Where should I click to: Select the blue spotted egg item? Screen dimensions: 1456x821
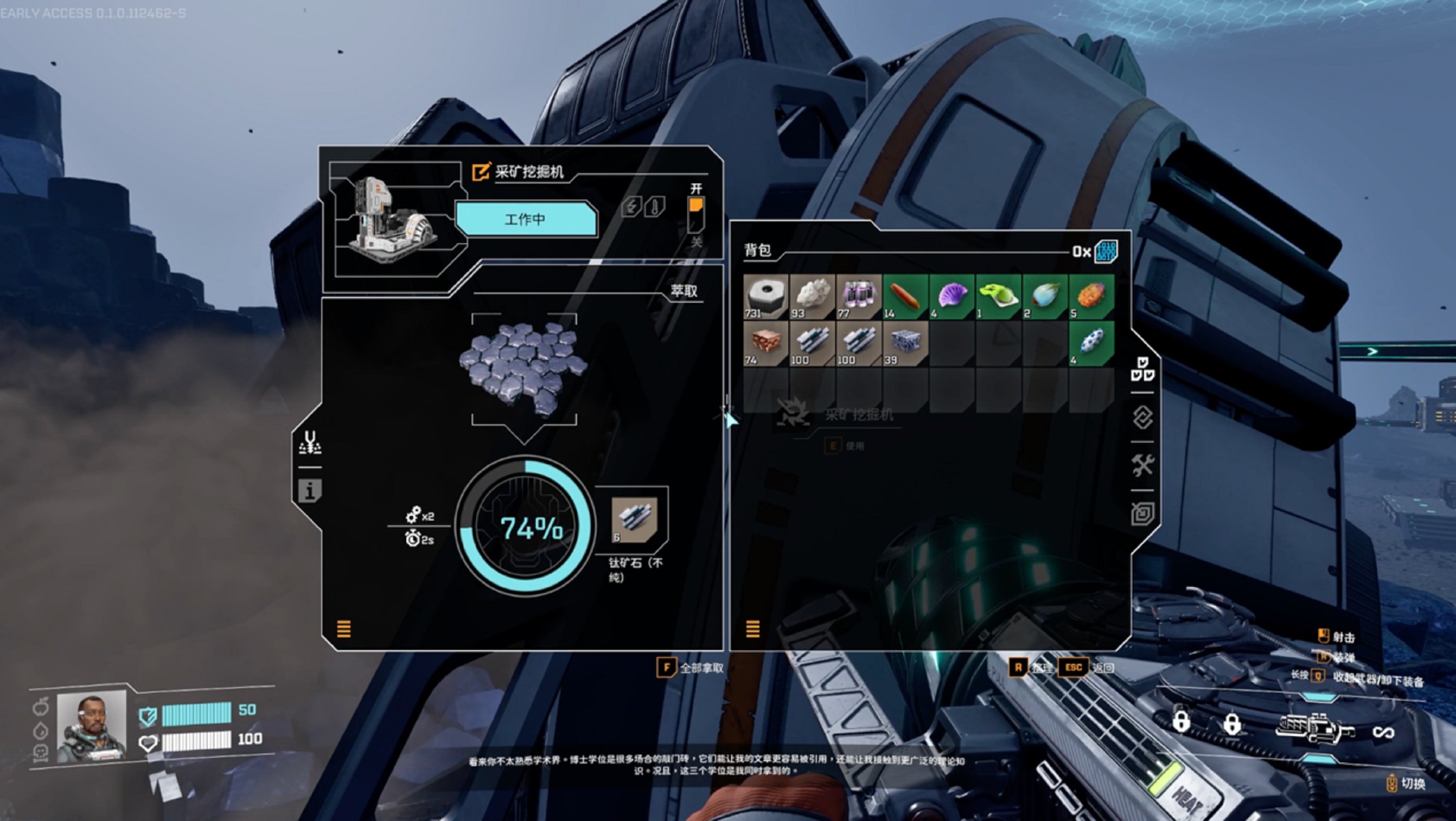point(1092,344)
